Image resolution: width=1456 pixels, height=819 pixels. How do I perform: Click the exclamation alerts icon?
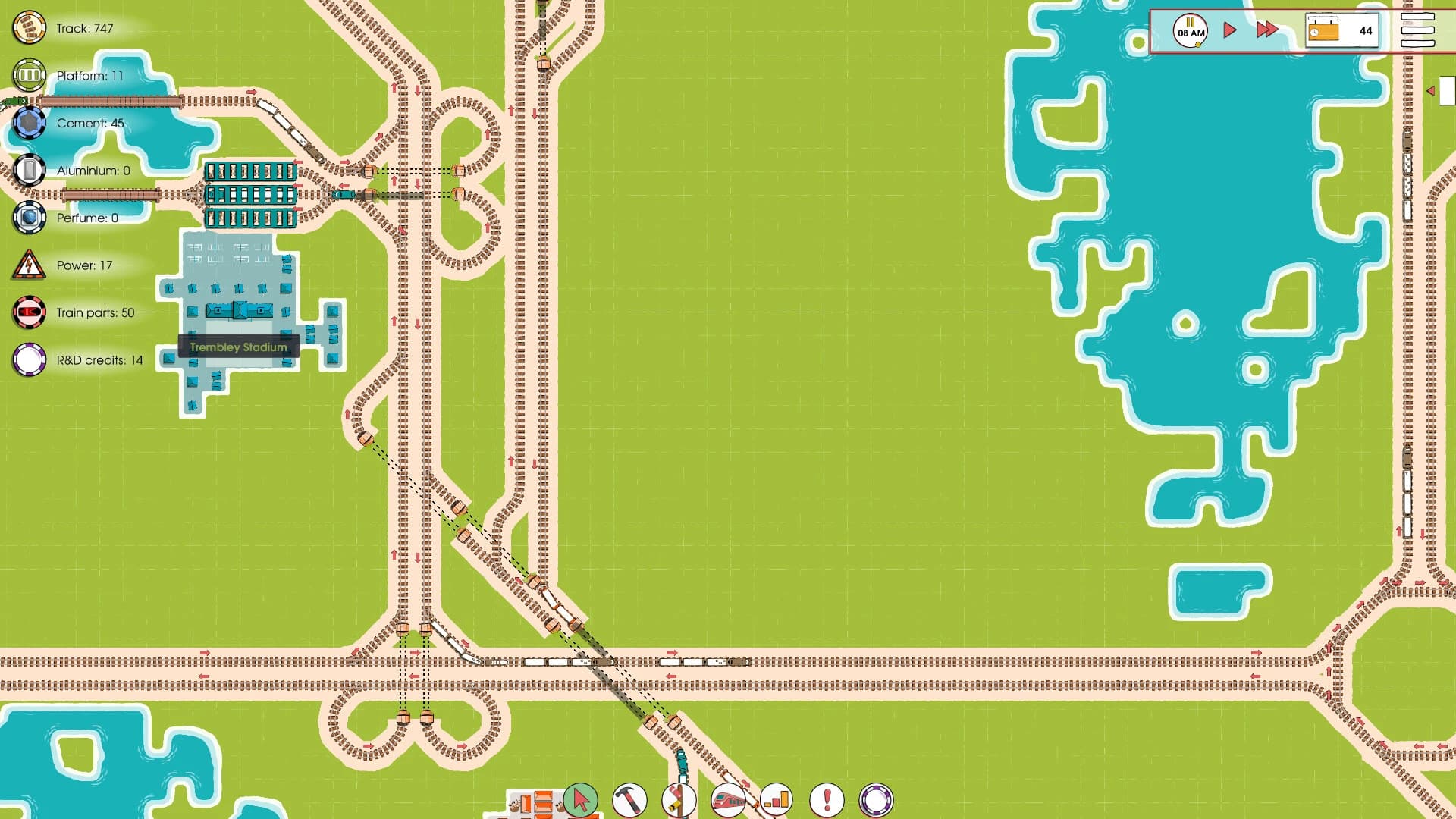click(x=825, y=800)
